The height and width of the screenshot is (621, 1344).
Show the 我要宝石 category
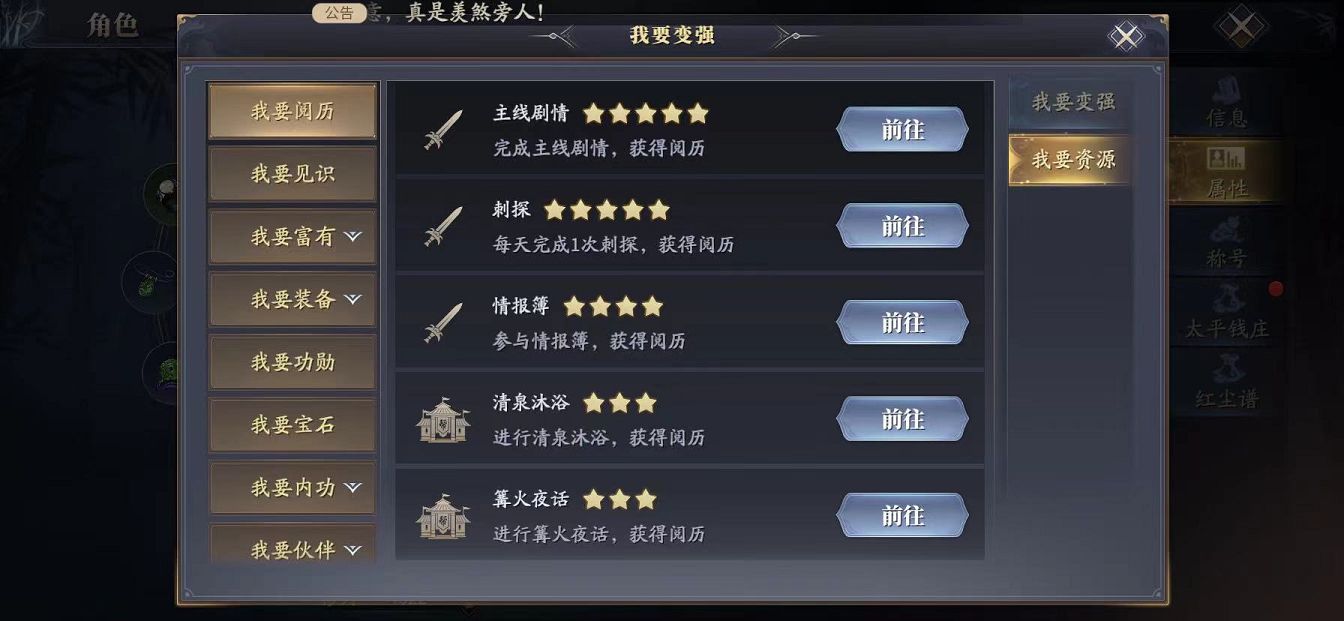tap(292, 425)
